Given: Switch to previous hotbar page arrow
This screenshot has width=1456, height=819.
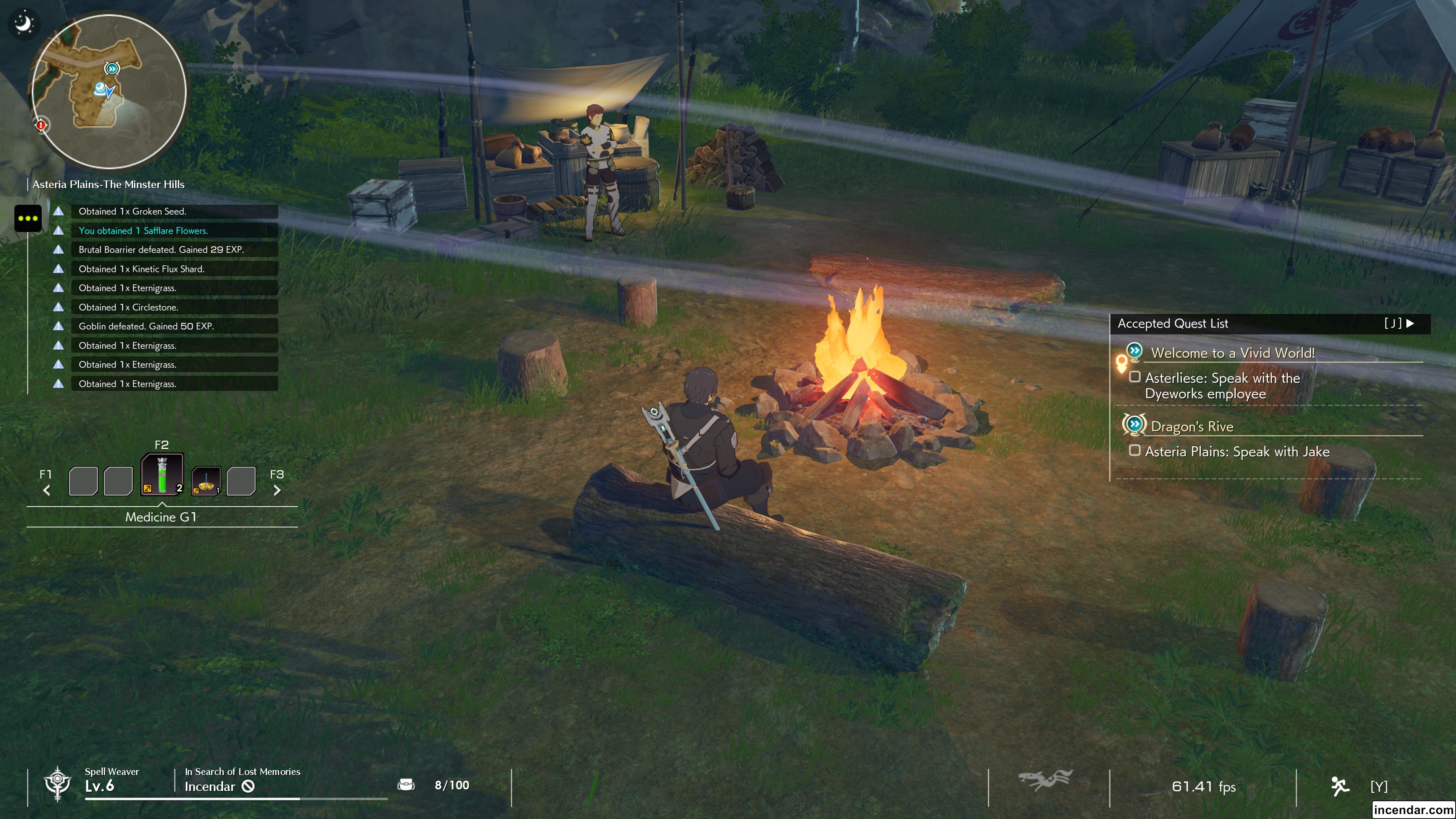Looking at the screenshot, I should pos(47,490).
